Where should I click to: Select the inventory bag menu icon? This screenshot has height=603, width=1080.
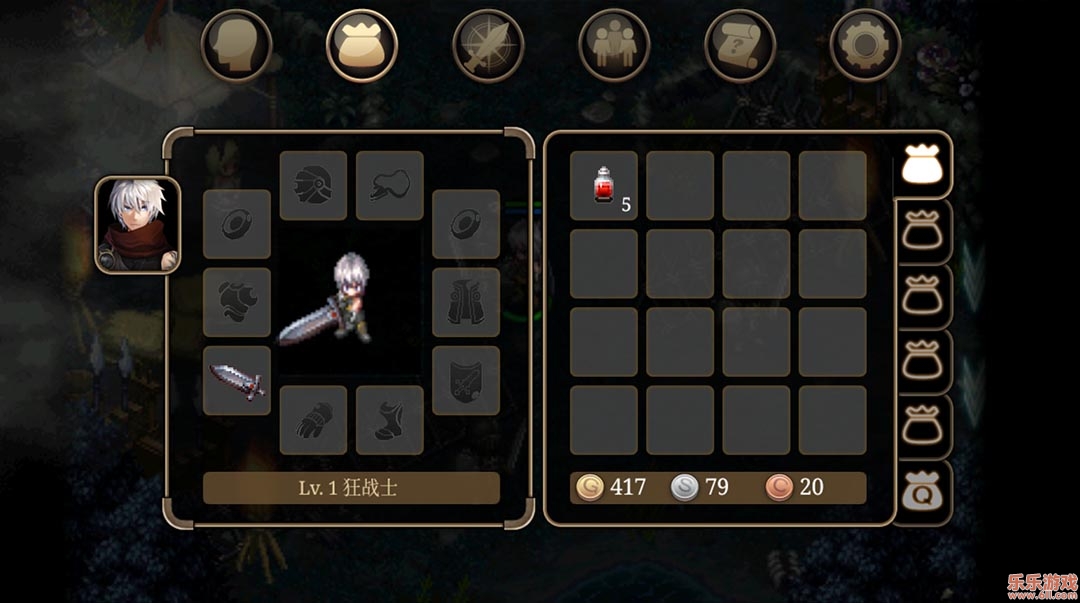click(x=362, y=45)
